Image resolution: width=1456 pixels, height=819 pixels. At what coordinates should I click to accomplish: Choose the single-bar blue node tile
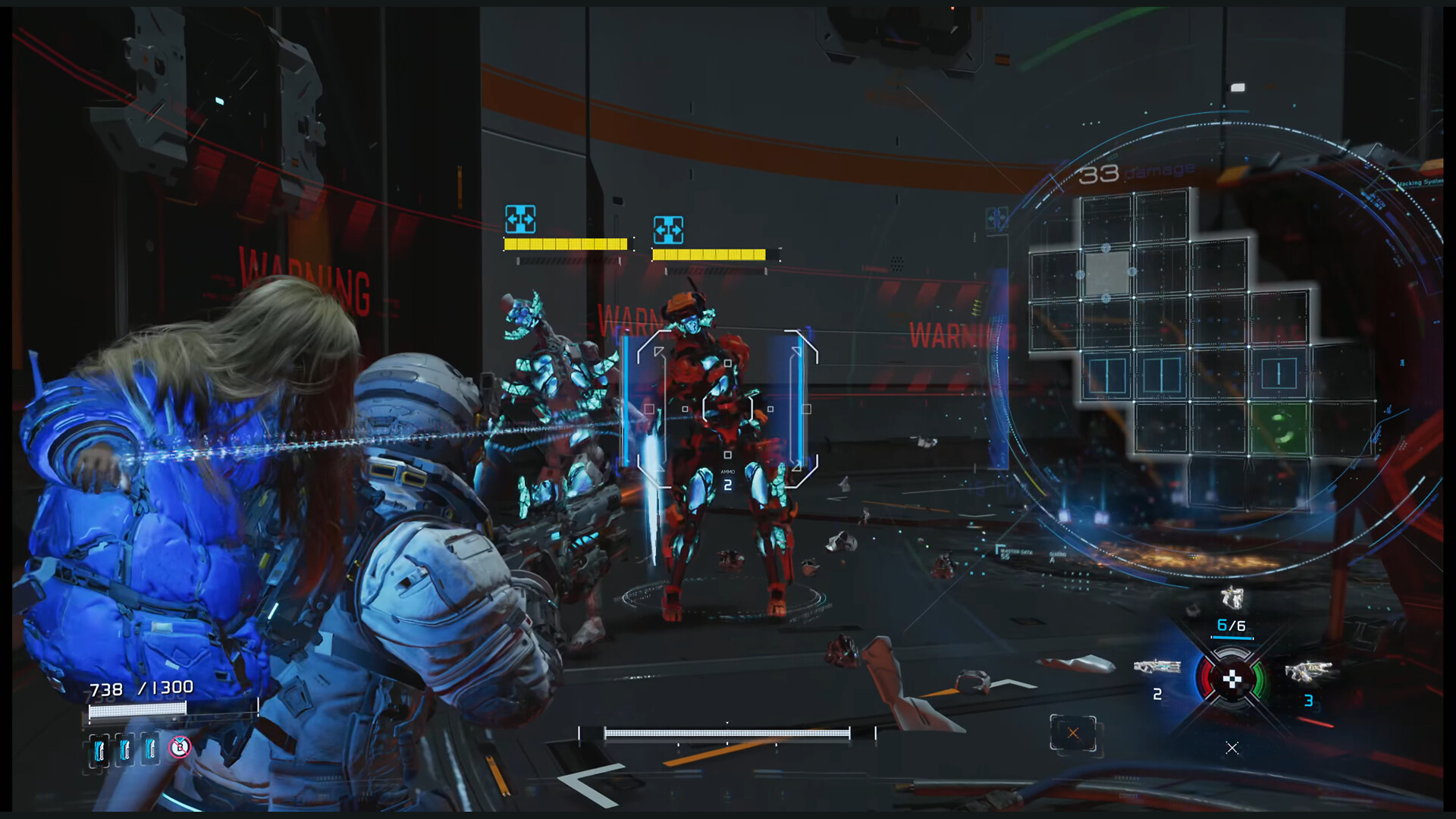coord(1279,374)
